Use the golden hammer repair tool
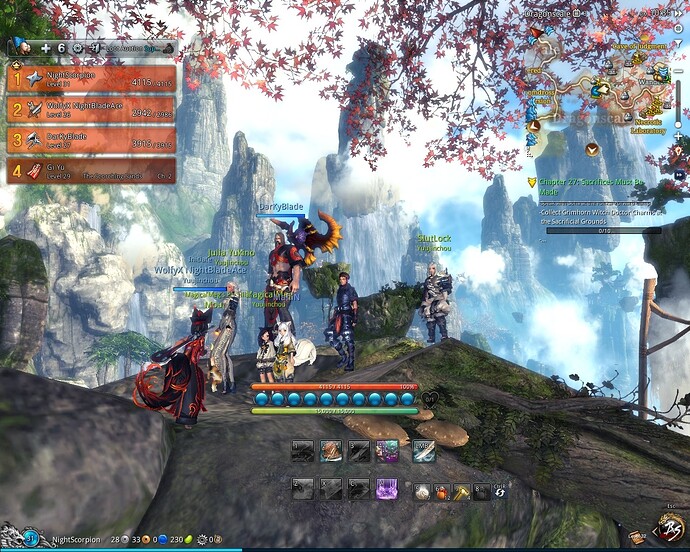690x552 pixels. click(462, 491)
